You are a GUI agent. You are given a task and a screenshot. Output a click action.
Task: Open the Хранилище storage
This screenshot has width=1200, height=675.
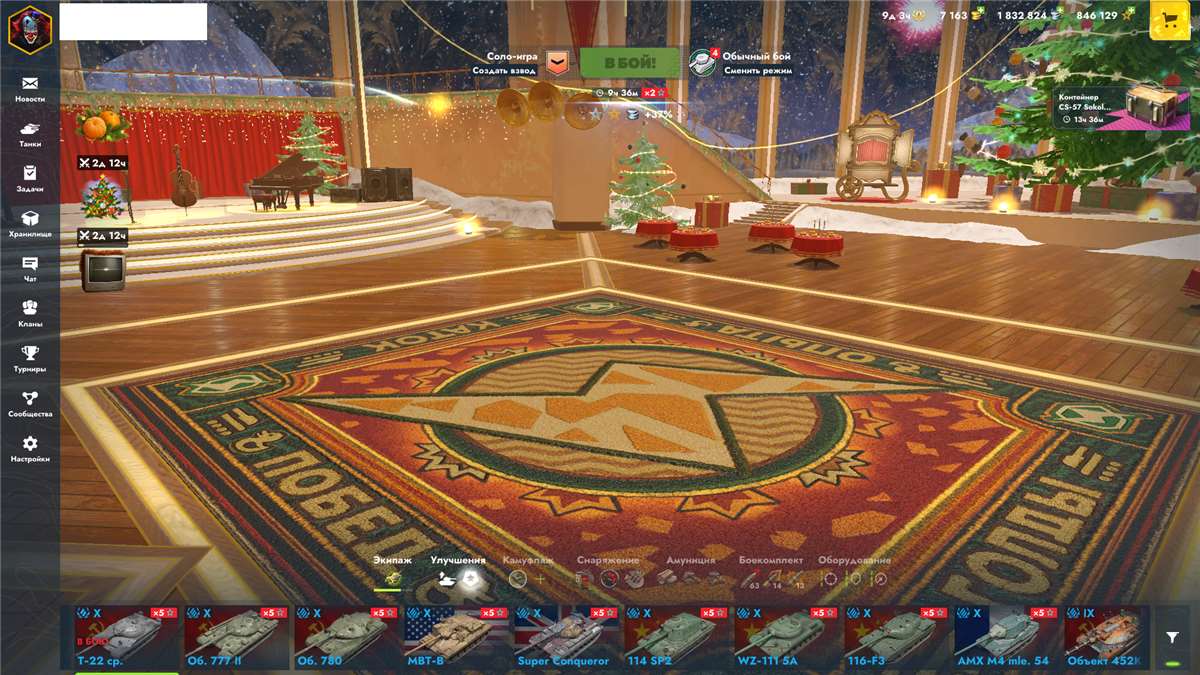coord(30,224)
